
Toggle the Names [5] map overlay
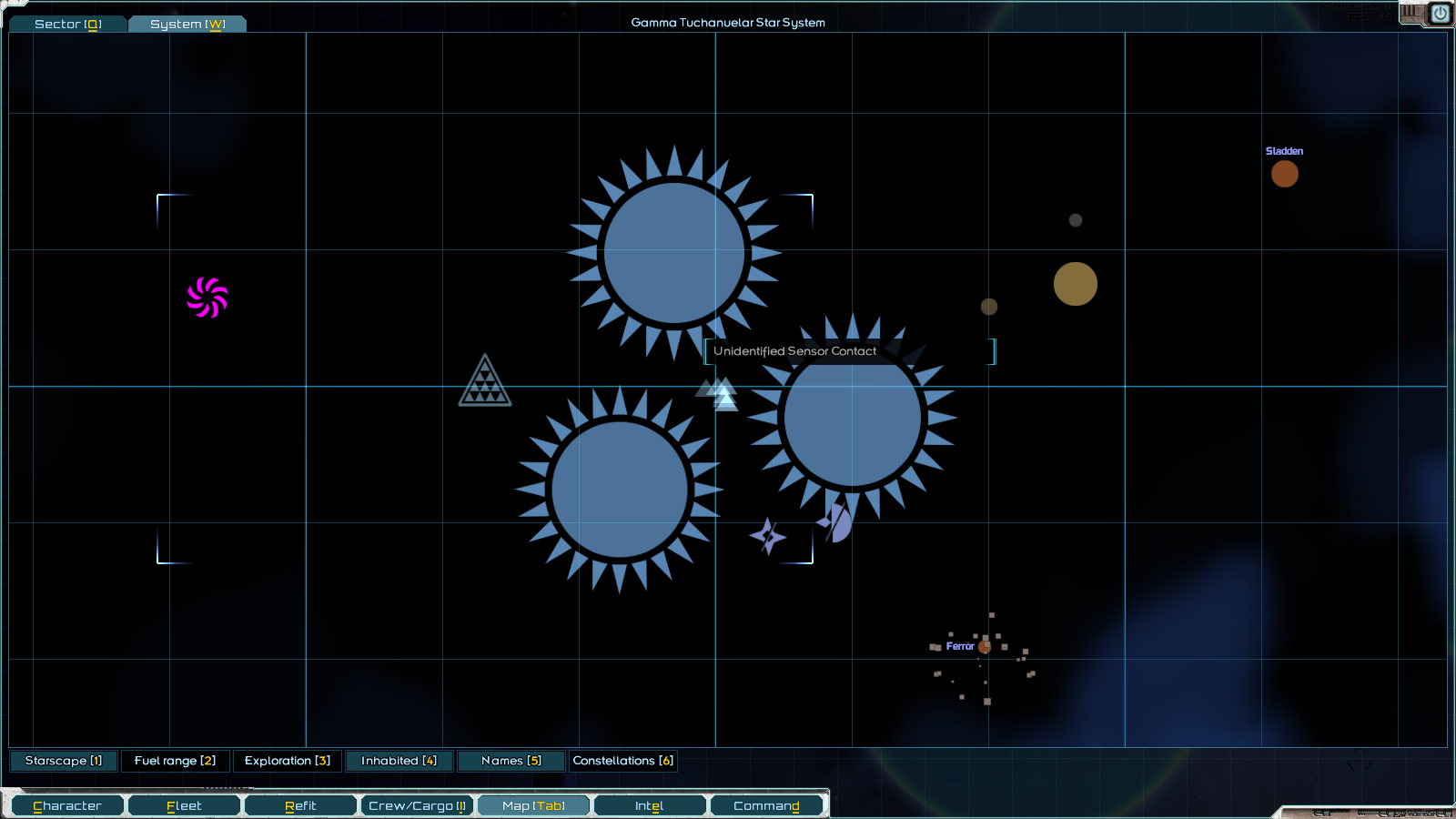click(x=511, y=761)
